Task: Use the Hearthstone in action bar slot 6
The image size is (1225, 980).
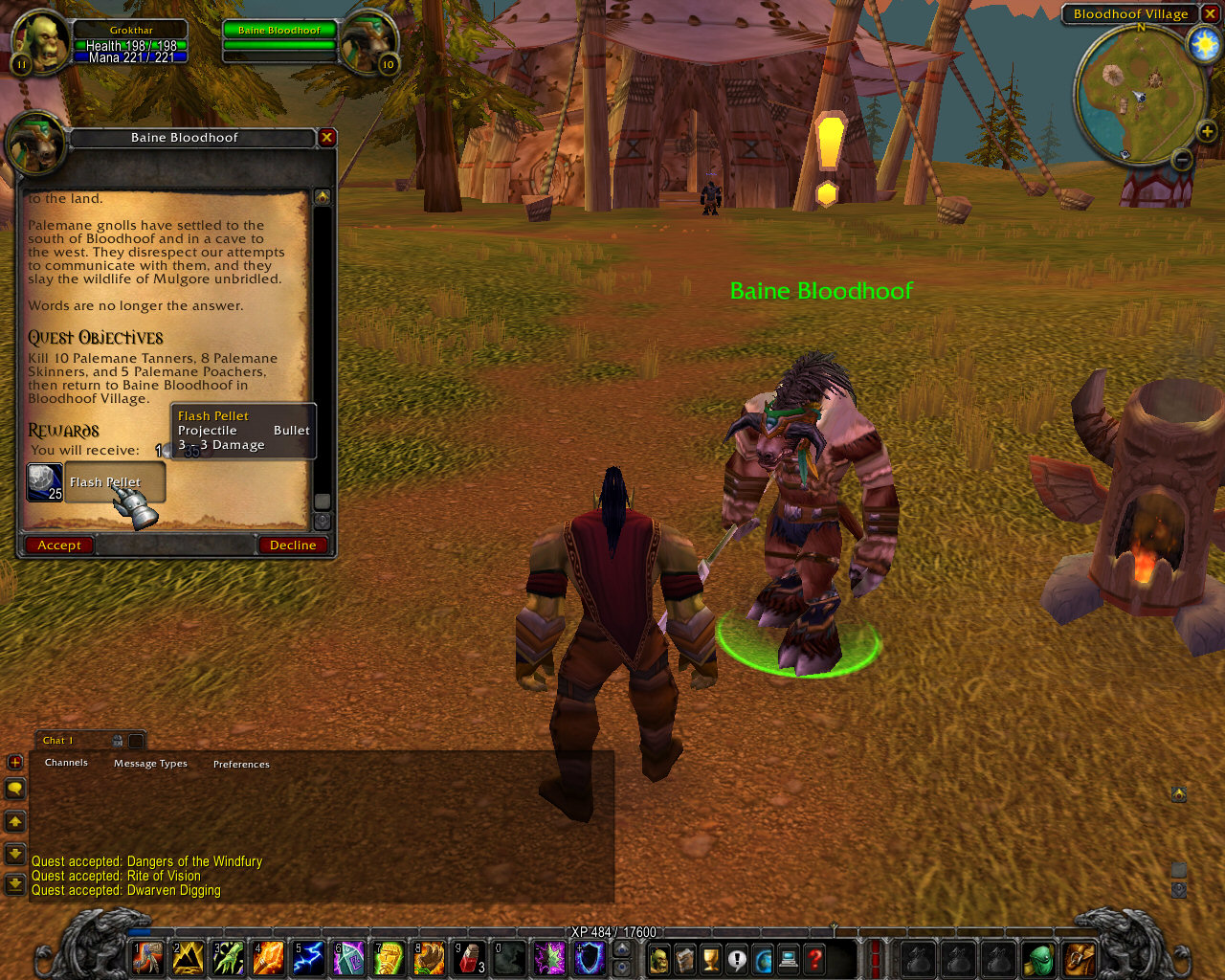Action: click(x=348, y=958)
